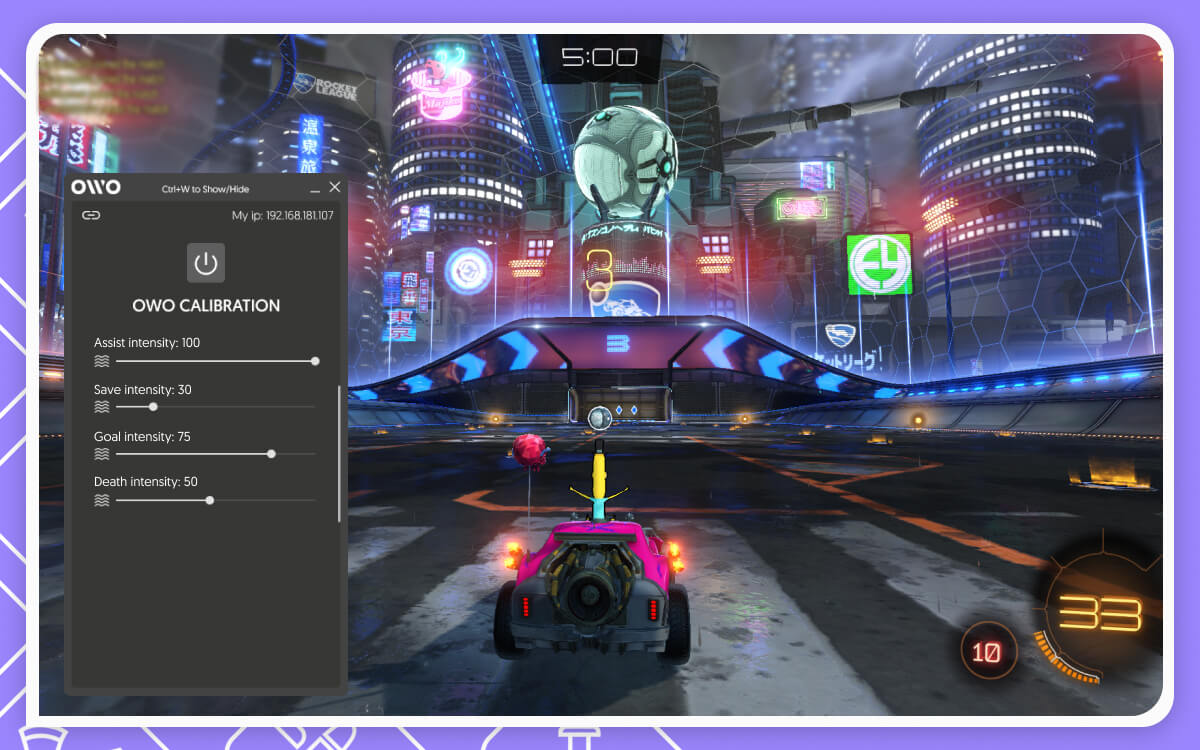Click the wave icon beside Death intensity

[x=101, y=500]
